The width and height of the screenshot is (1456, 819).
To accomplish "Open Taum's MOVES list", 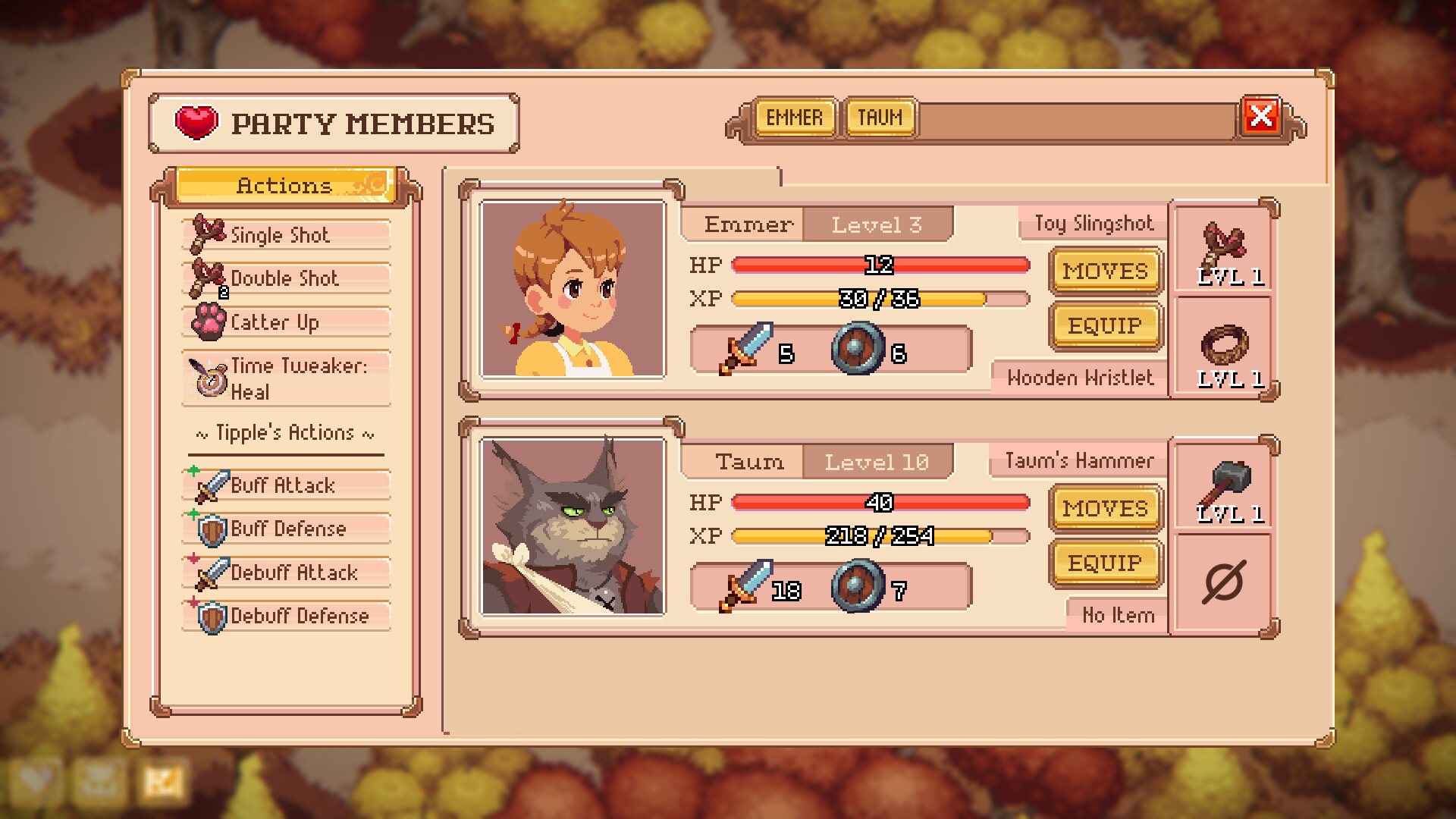I will (x=1105, y=509).
